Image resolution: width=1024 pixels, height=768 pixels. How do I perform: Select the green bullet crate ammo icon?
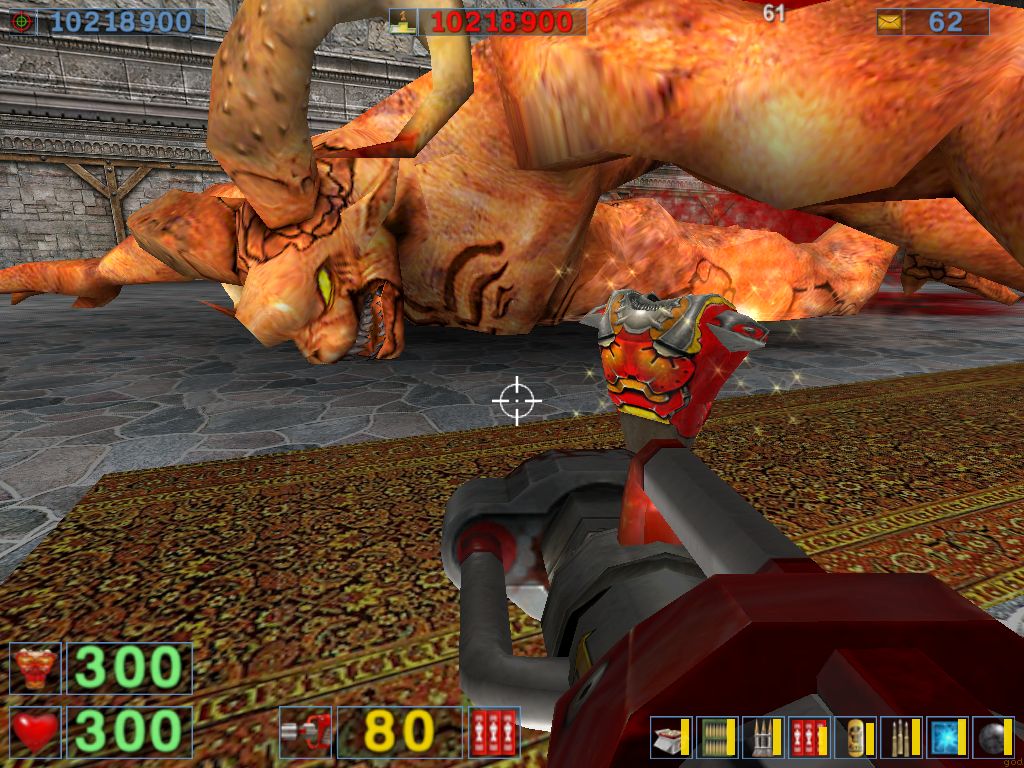714,737
